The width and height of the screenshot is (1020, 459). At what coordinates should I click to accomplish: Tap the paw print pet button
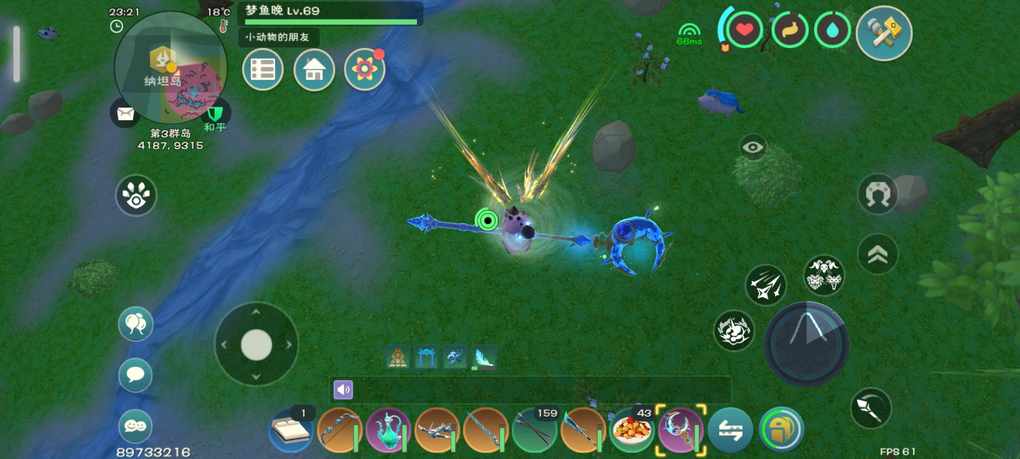pos(136,195)
